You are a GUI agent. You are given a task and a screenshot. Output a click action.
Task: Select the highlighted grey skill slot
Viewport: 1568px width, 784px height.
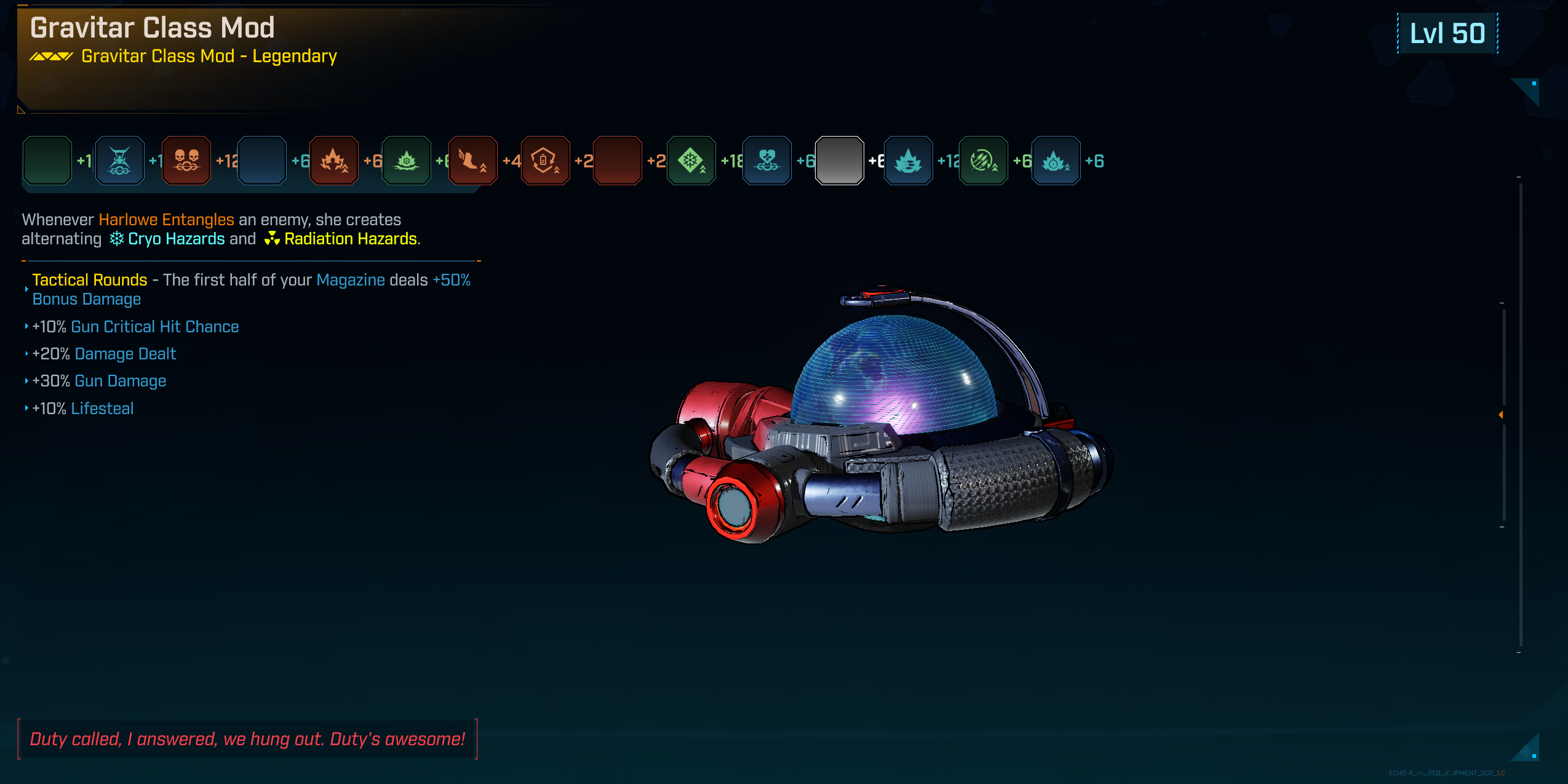(x=839, y=161)
